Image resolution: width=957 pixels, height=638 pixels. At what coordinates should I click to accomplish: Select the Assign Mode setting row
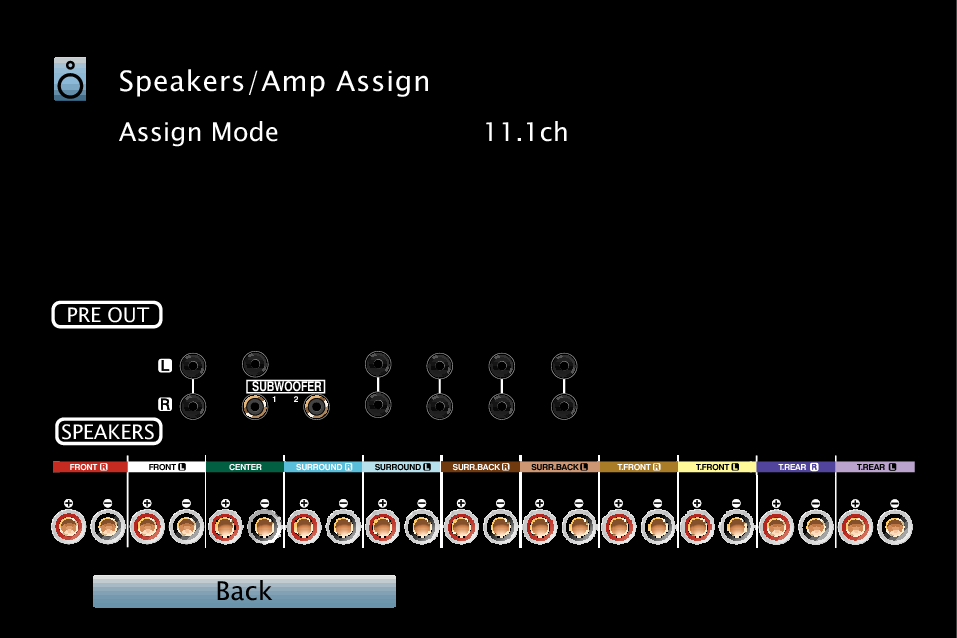click(199, 133)
